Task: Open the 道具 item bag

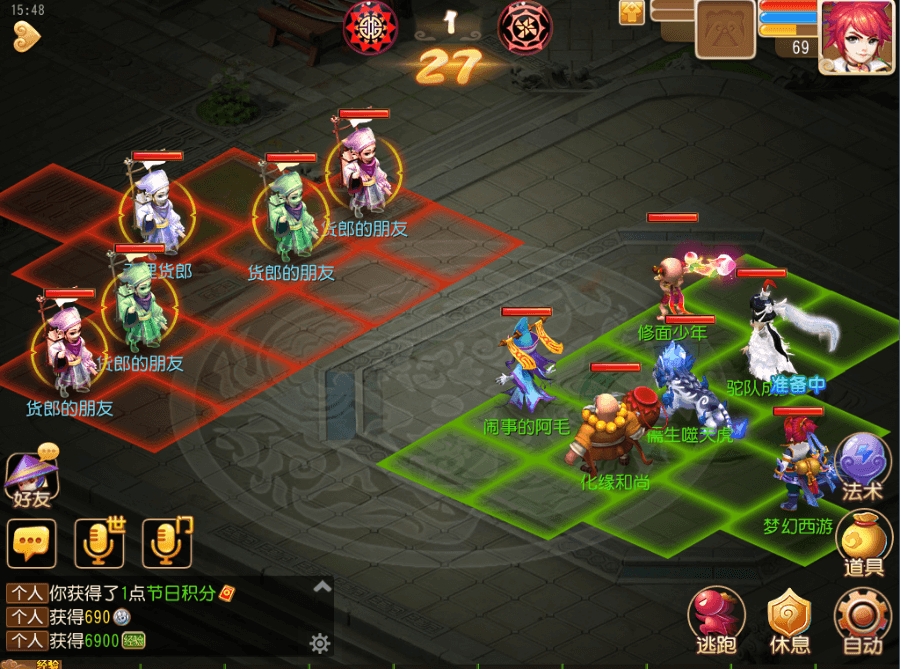Action: pos(862,541)
